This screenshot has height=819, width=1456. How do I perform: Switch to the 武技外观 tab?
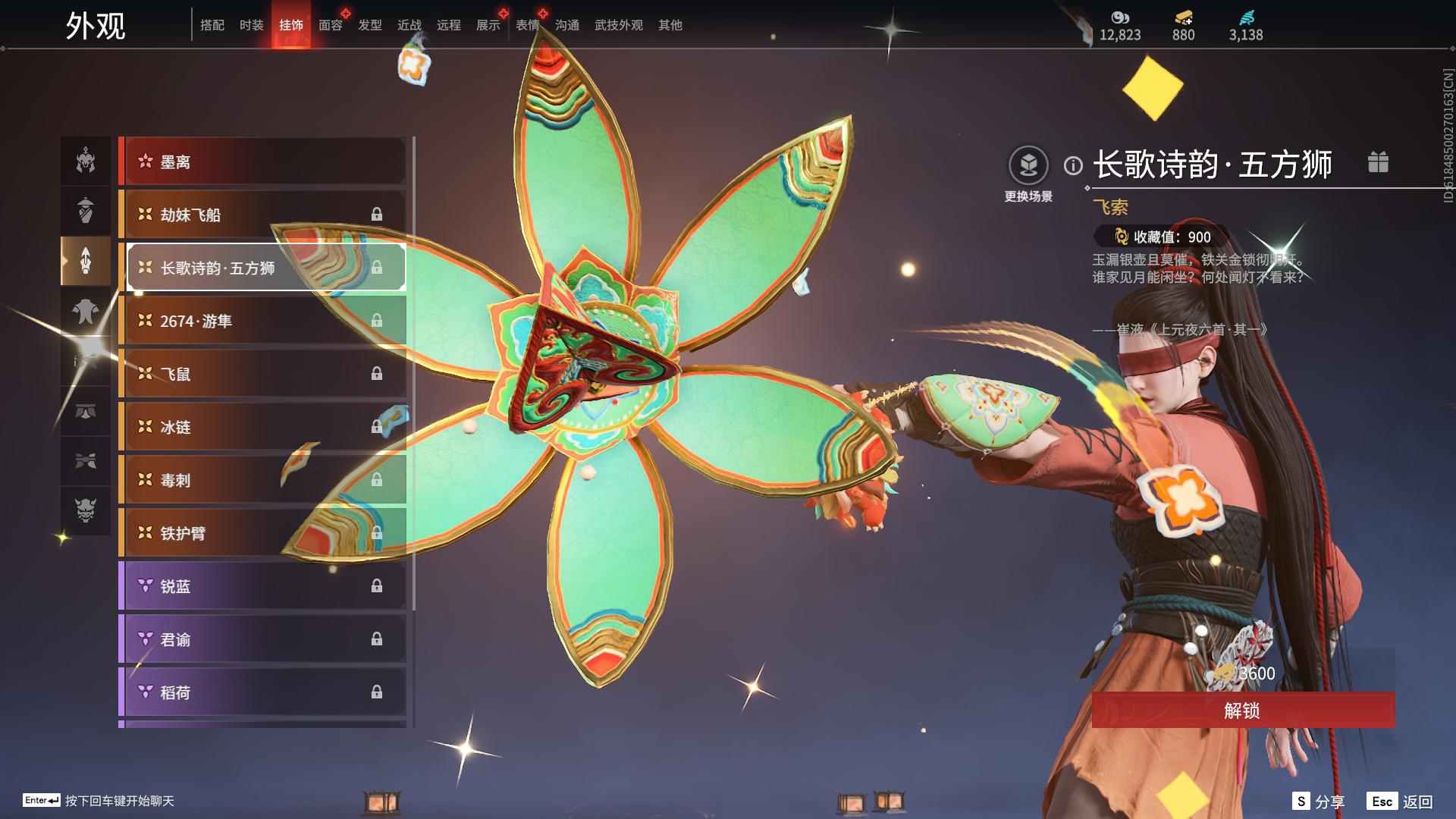(618, 25)
